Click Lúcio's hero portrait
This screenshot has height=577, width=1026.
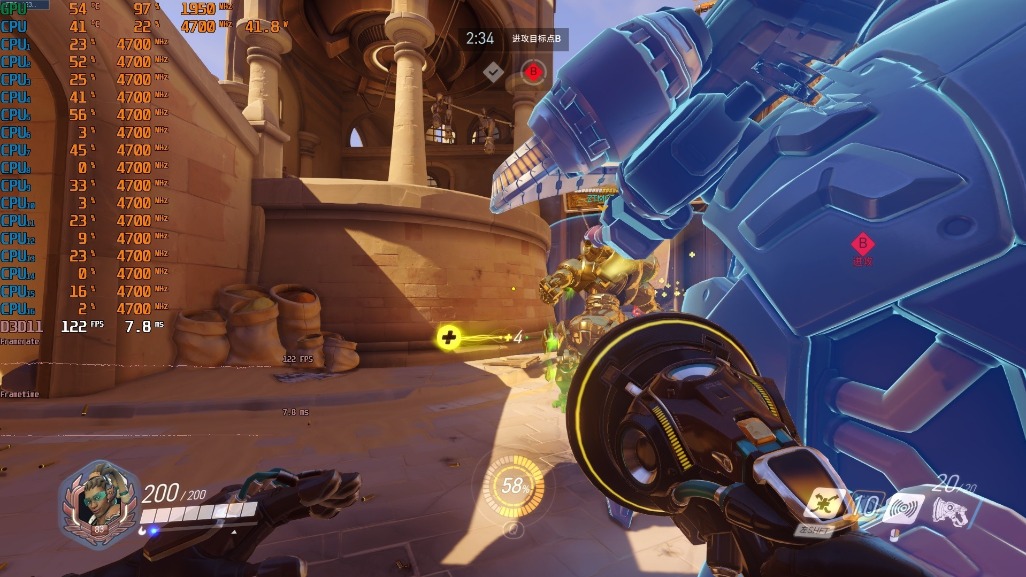pos(98,498)
